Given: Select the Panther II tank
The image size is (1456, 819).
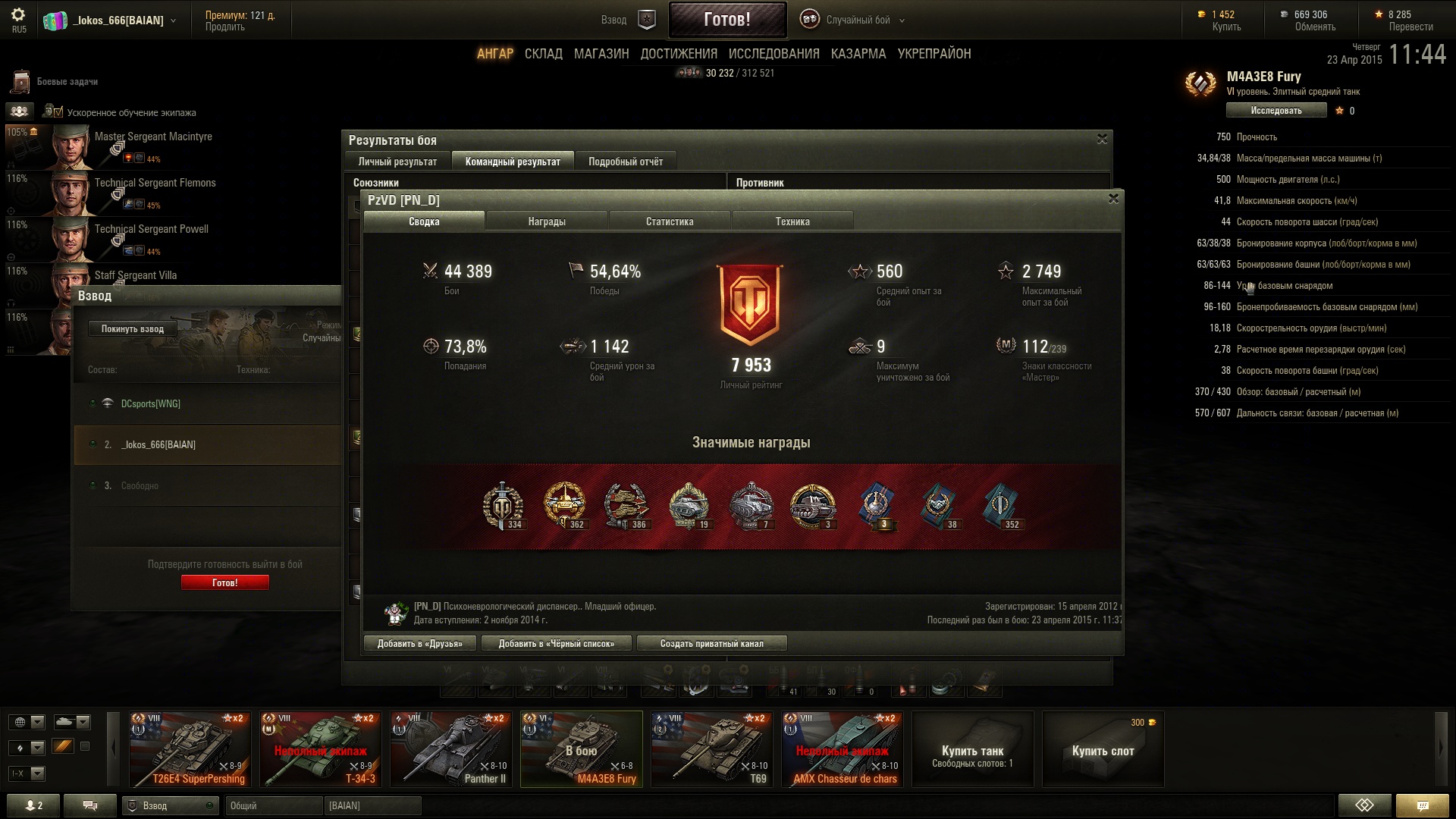Looking at the screenshot, I should click(451, 749).
